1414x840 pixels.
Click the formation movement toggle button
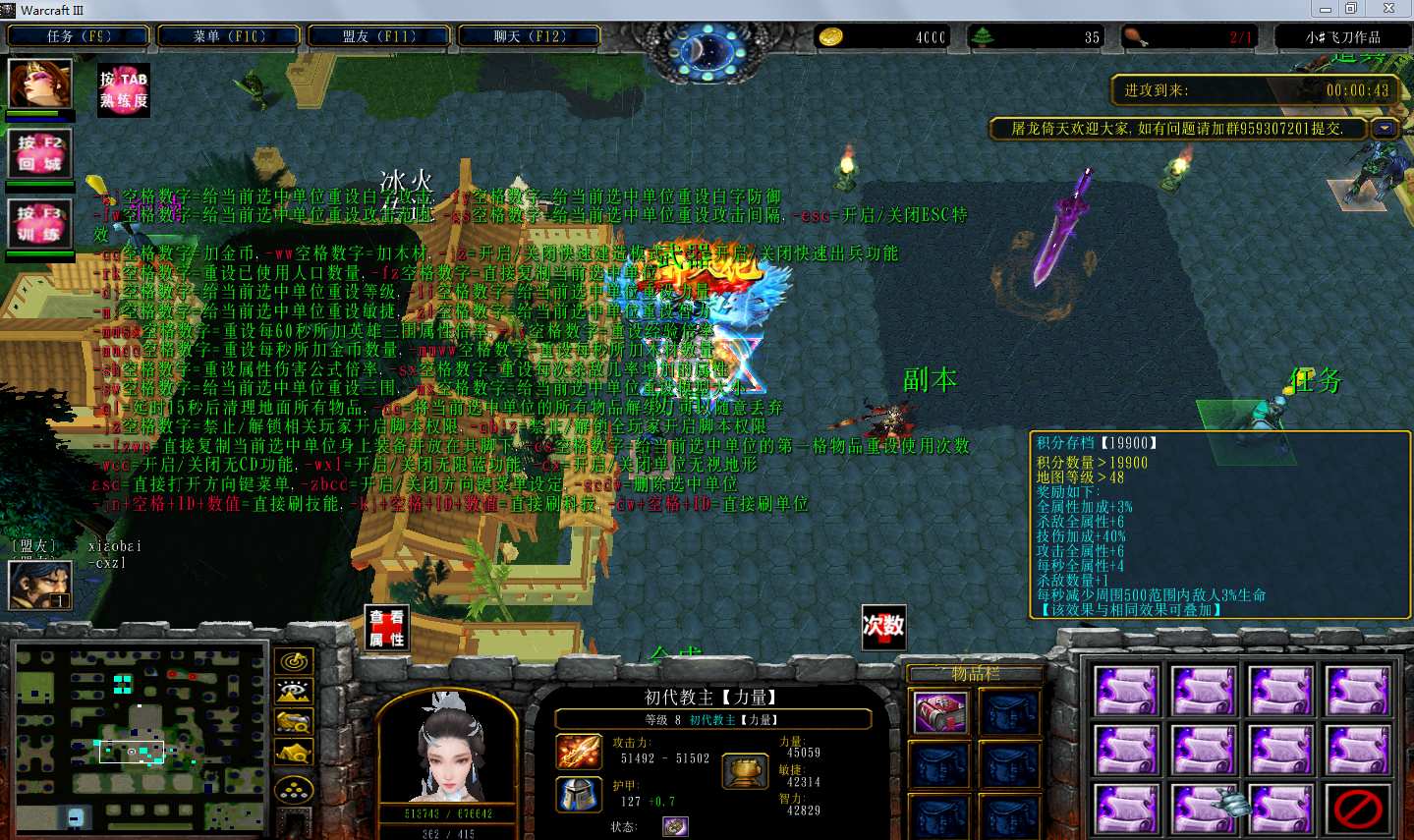click(x=294, y=789)
